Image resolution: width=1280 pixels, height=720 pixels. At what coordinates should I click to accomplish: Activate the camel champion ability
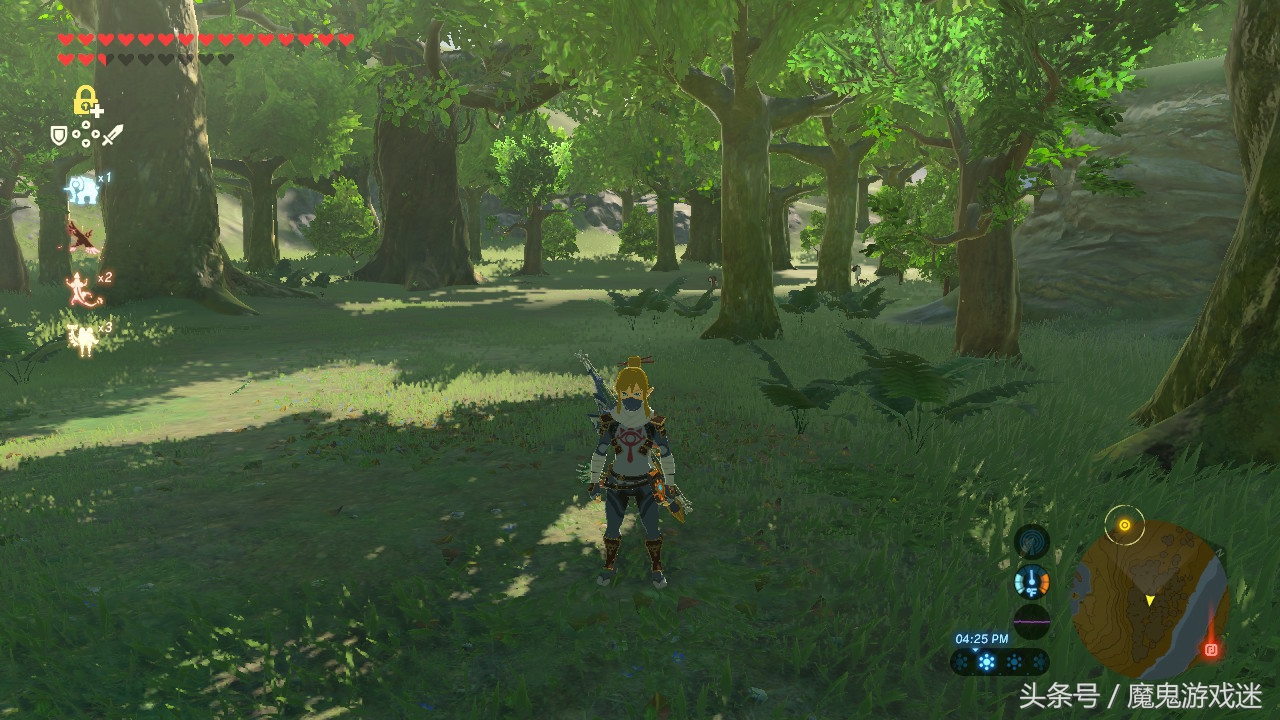(82, 338)
